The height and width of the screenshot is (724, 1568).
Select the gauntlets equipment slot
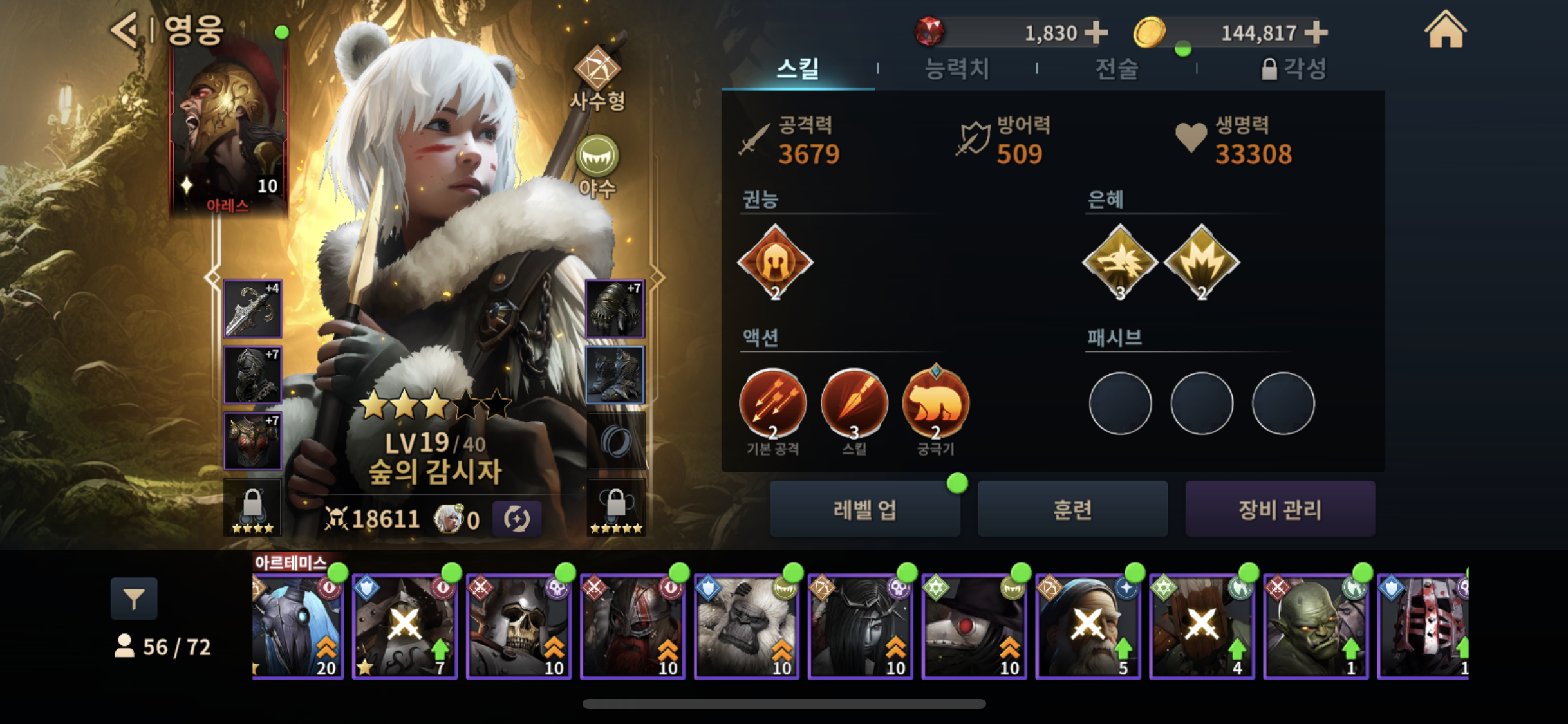(x=615, y=309)
